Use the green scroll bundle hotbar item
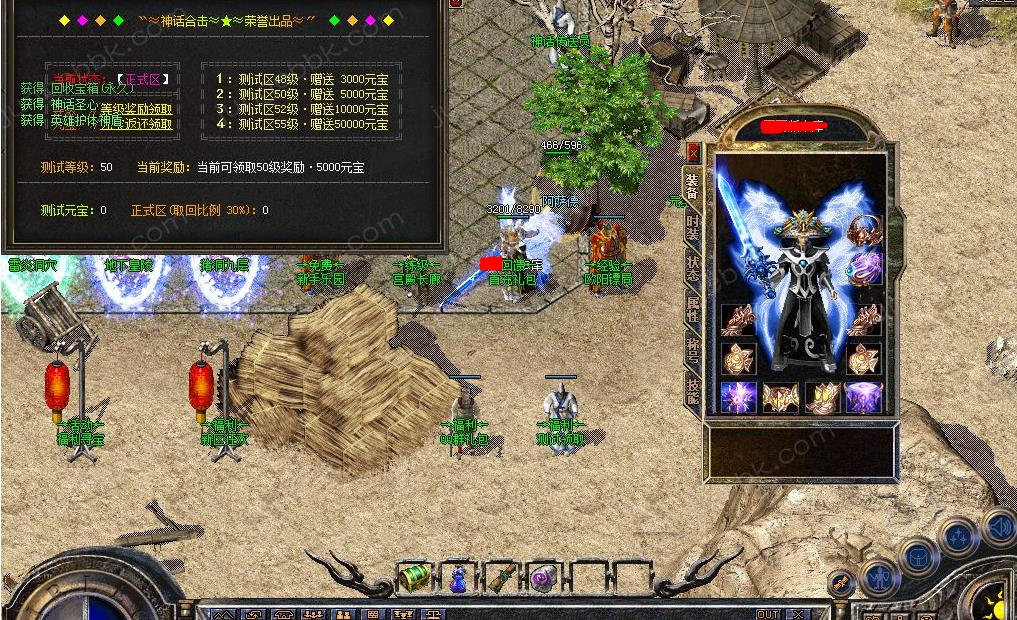The image size is (1017, 620). (x=500, y=577)
